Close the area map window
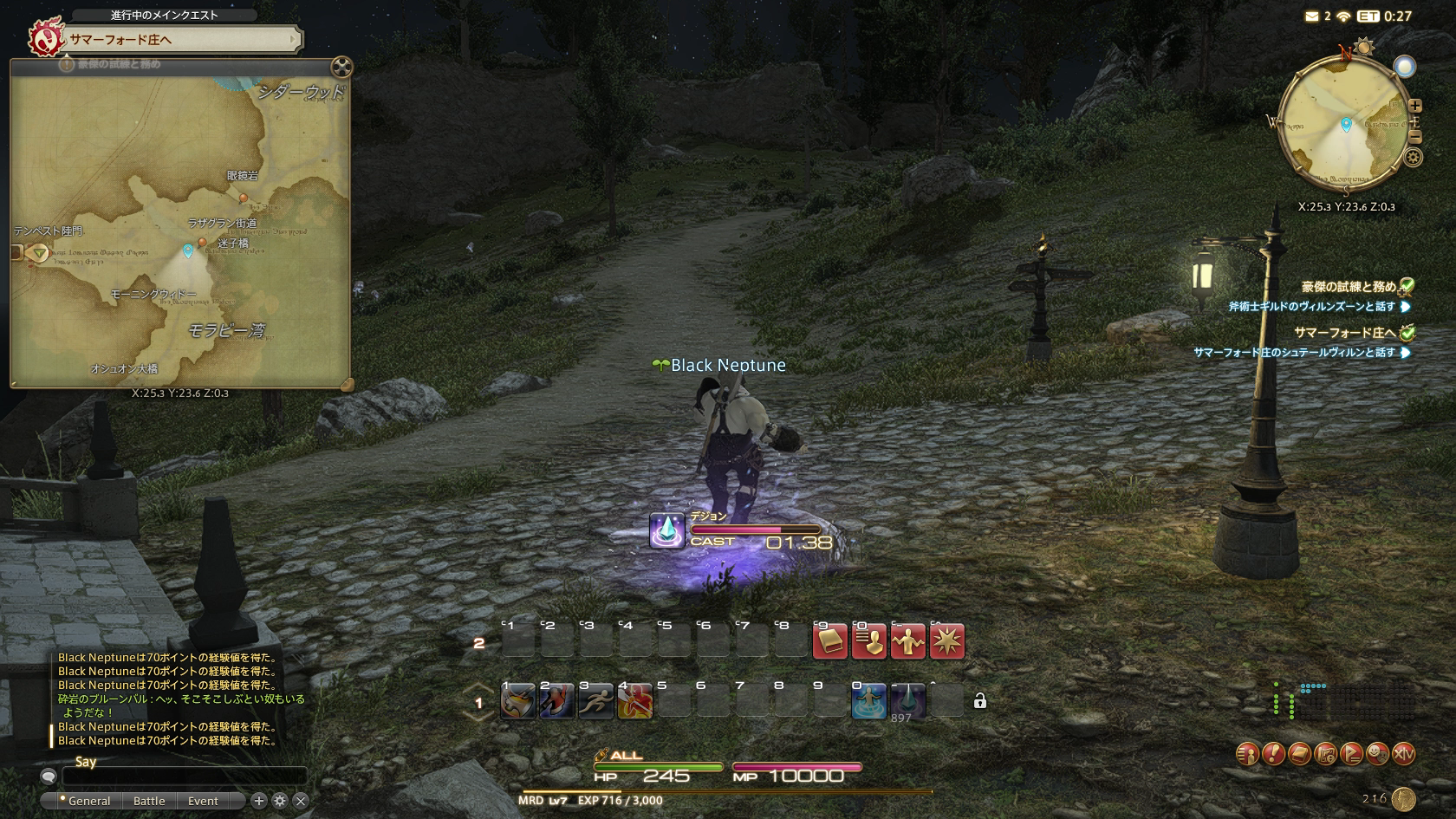Image resolution: width=1456 pixels, height=819 pixels. pos(342,67)
